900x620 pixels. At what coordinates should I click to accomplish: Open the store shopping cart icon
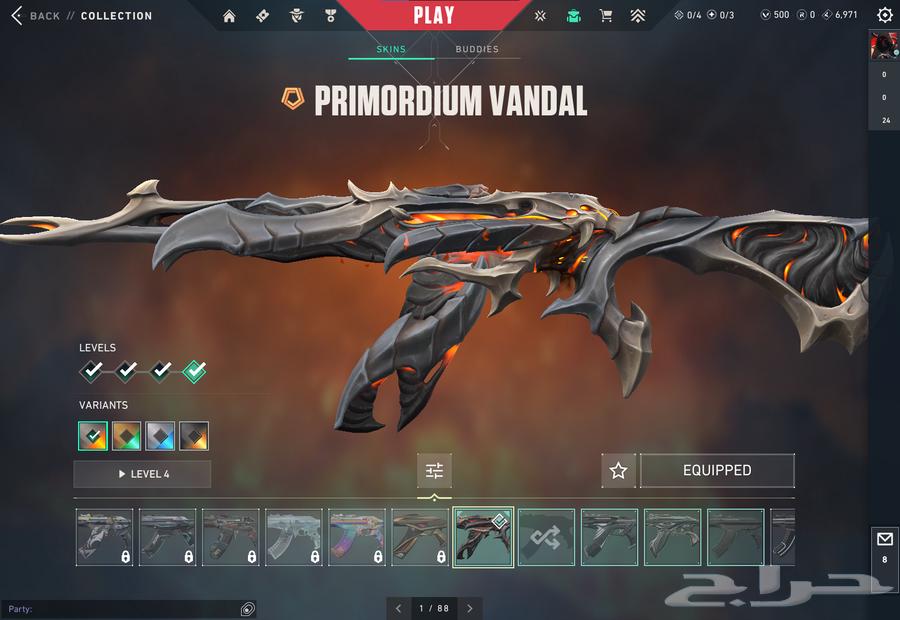[605, 16]
